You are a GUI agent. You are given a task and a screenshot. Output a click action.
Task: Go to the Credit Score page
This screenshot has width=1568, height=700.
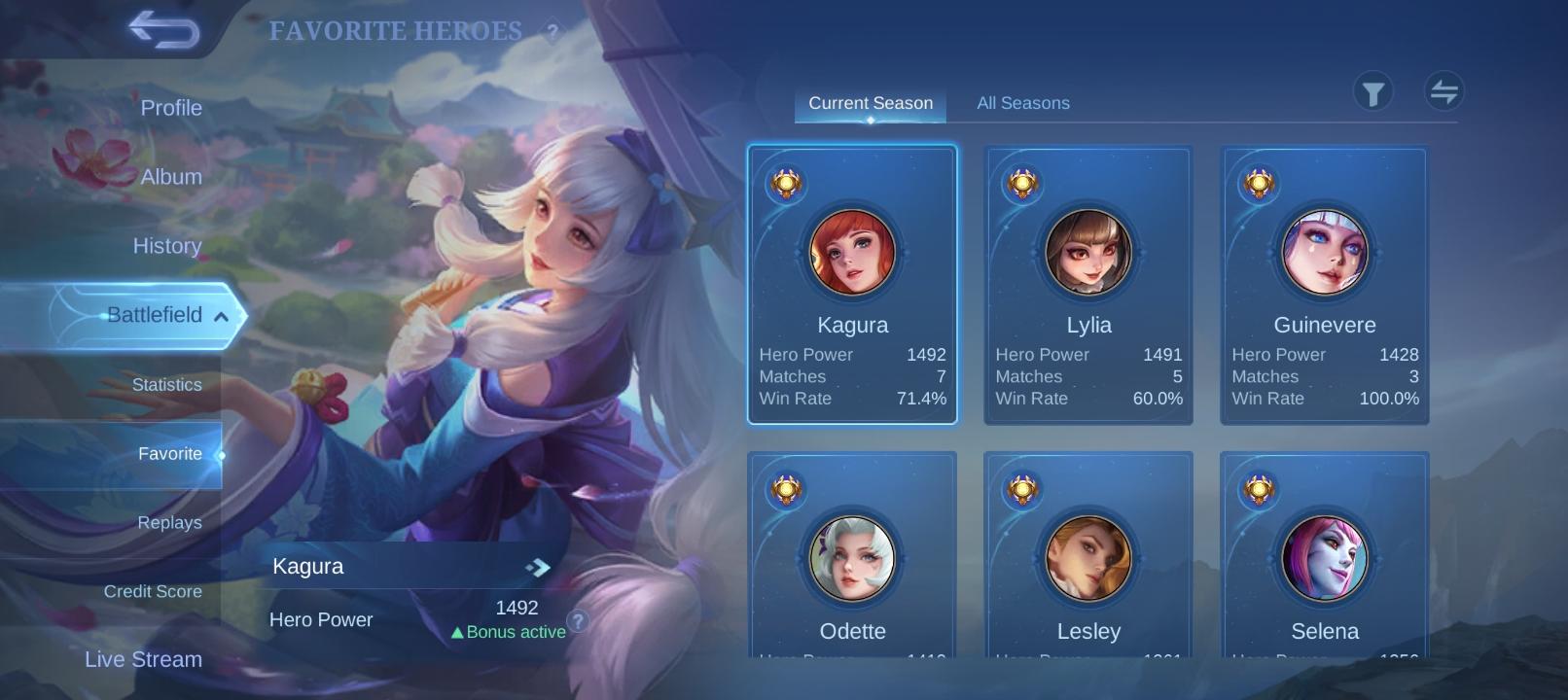coord(152,591)
